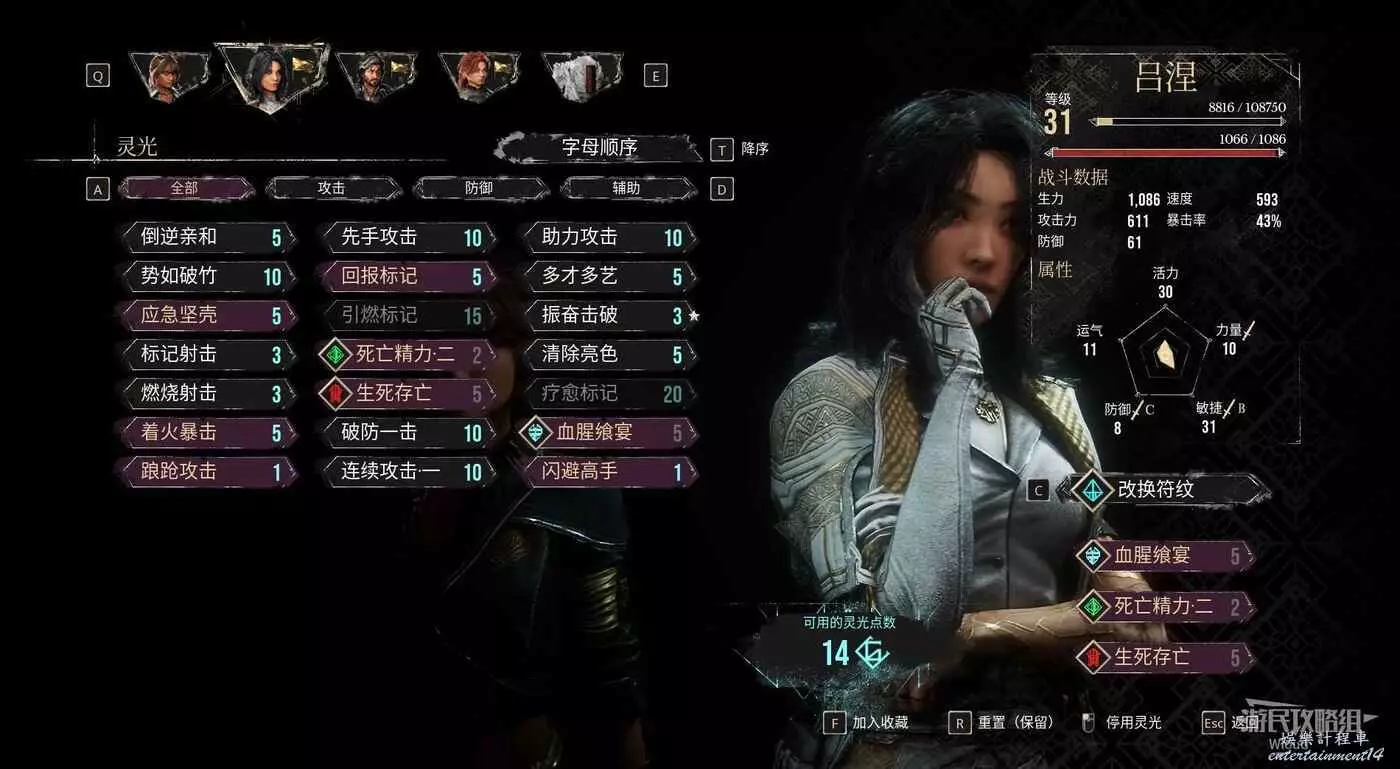
Task: Select the 倒逆亲和 skill entry
Action: [x=207, y=237]
